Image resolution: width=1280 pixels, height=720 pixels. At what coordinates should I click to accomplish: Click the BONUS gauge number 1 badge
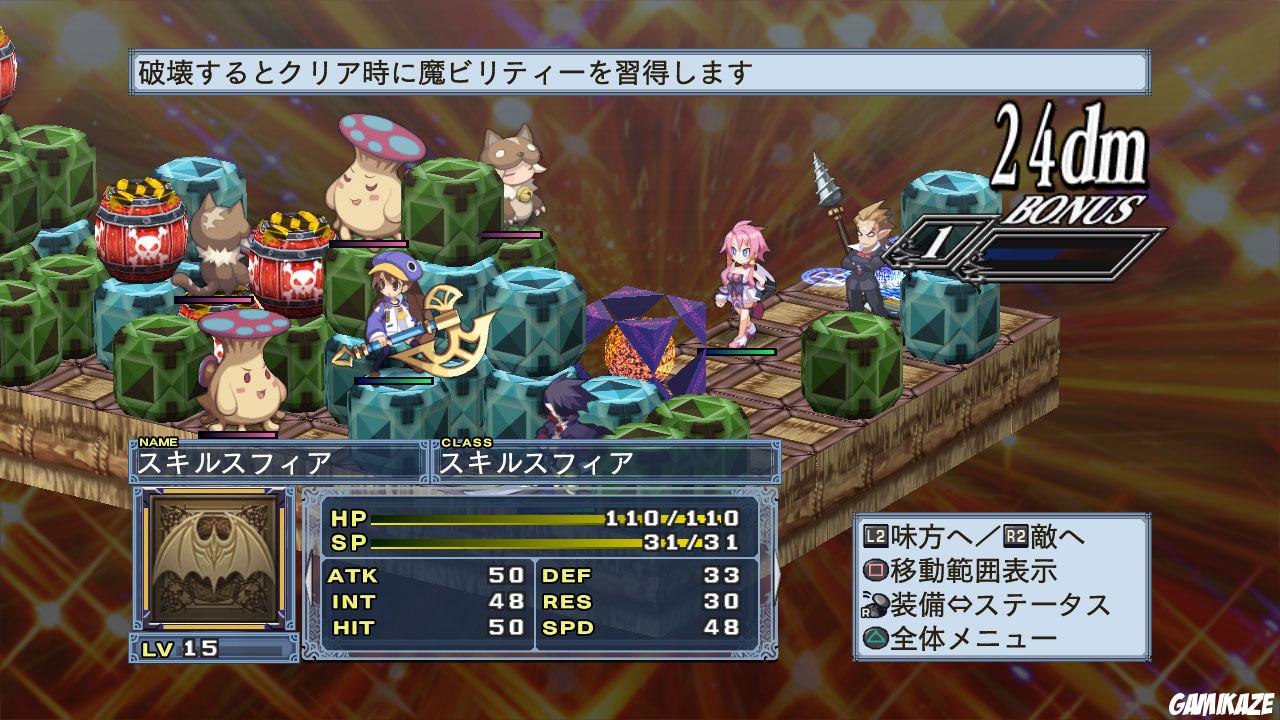(x=938, y=243)
